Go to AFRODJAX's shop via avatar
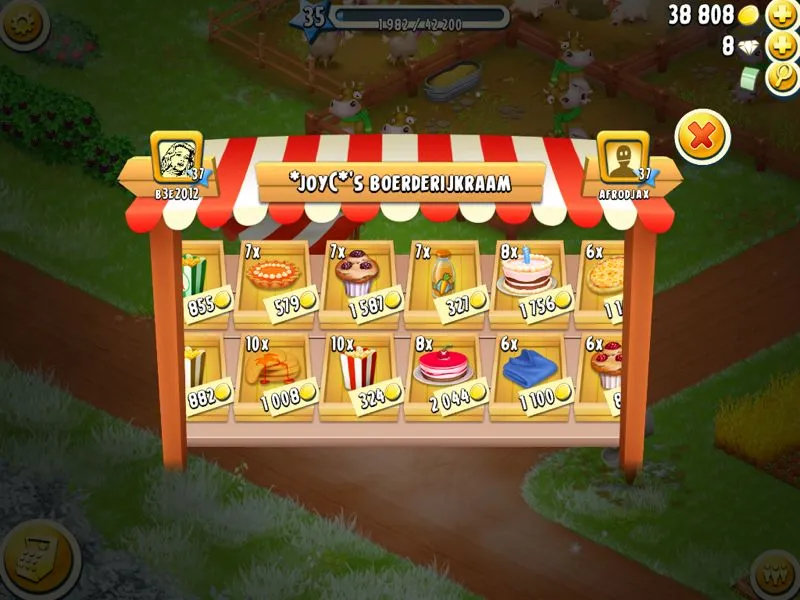 coord(622,160)
